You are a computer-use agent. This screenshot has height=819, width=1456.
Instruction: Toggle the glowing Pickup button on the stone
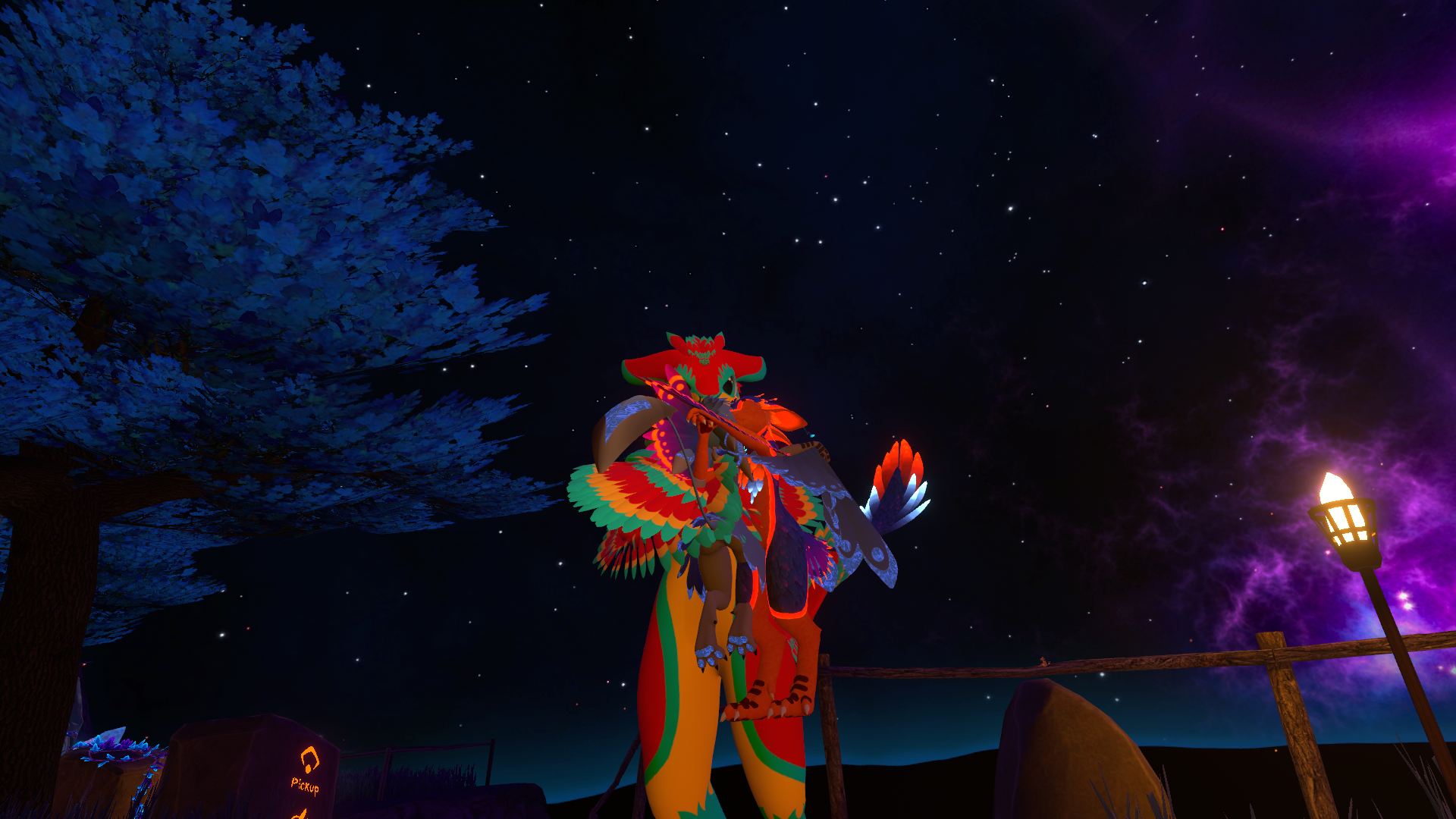(x=306, y=770)
